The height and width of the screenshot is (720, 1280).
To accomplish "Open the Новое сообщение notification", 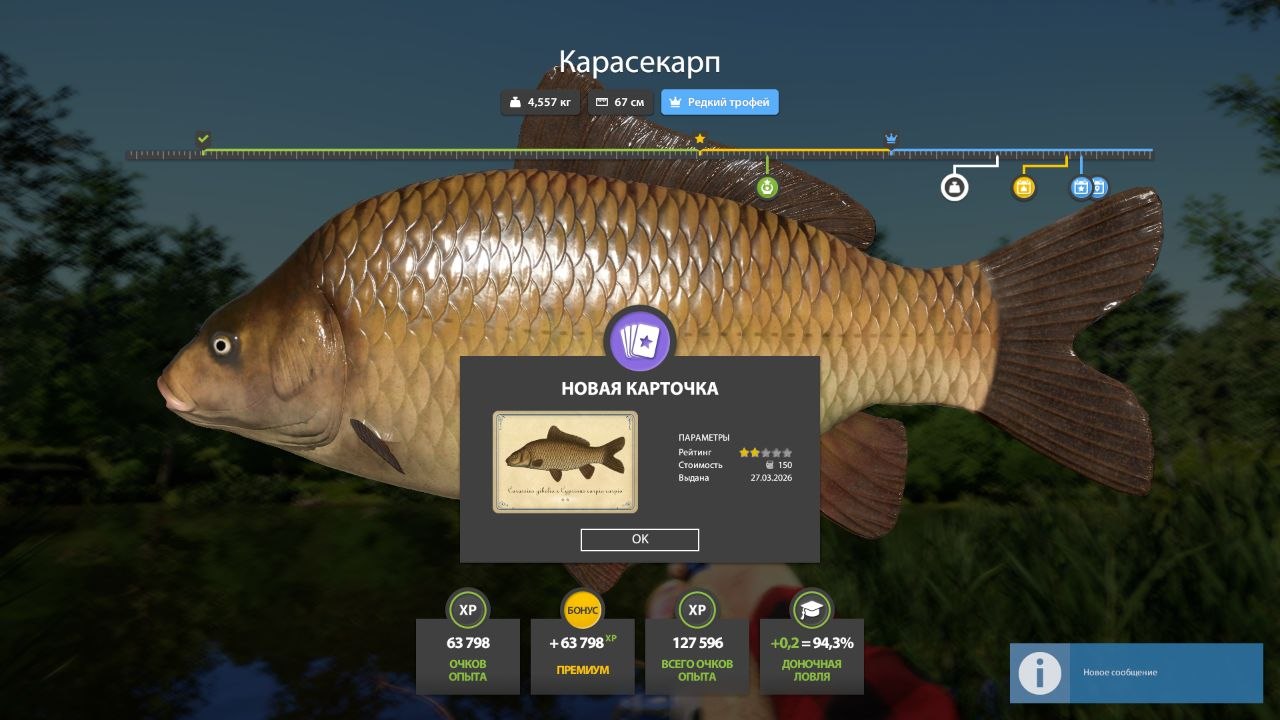I will 1136,672.
